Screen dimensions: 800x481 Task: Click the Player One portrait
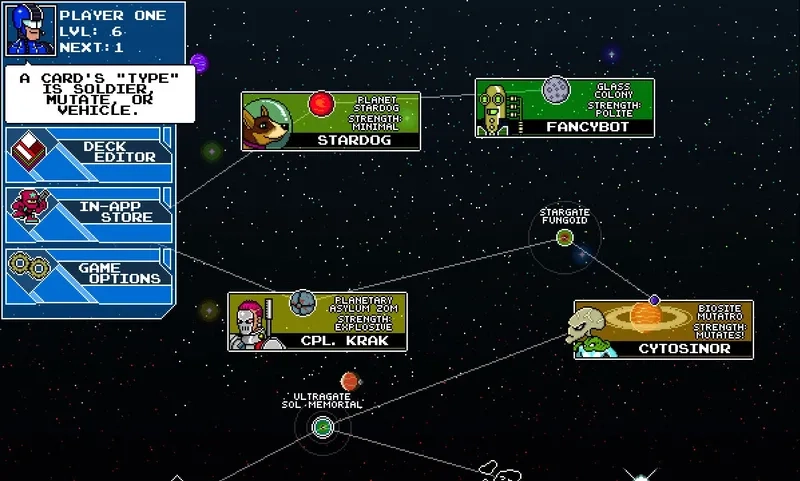[31, 32]
